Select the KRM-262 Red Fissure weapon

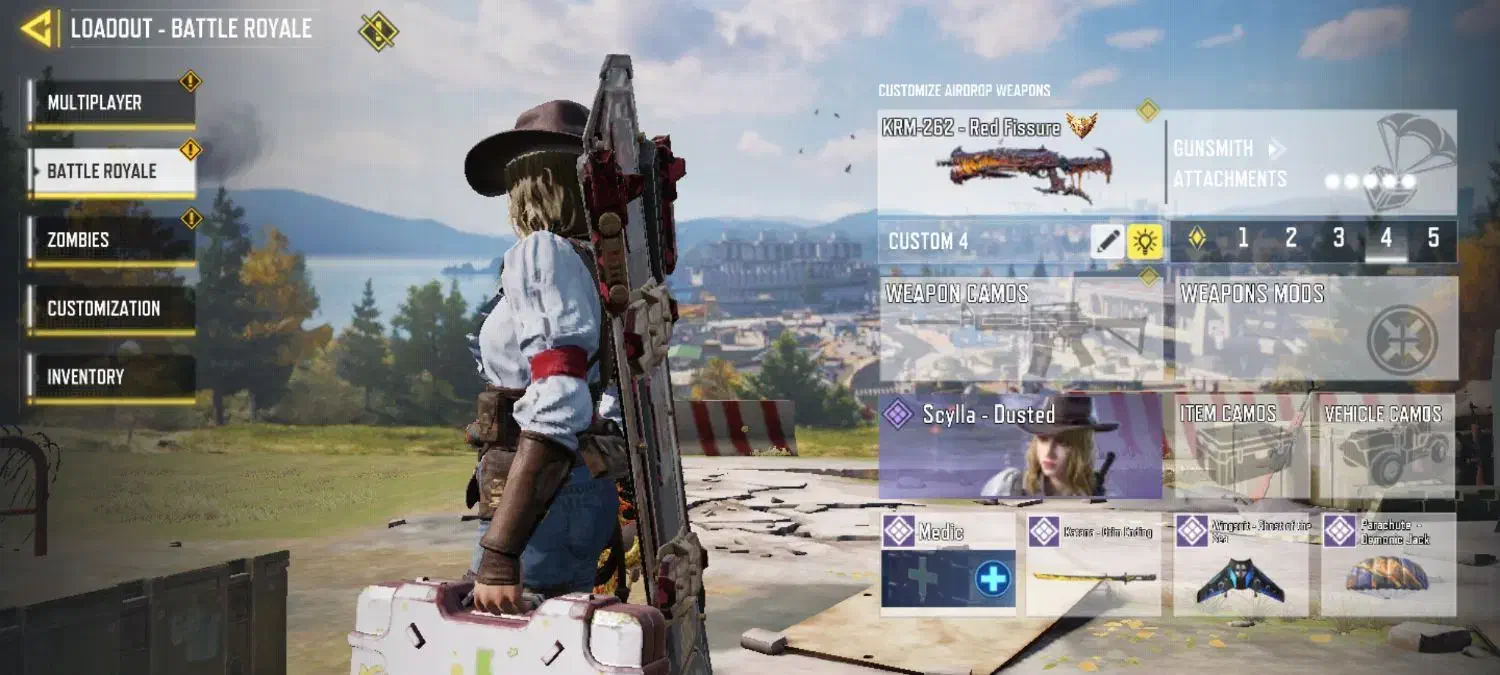coord(1020,162)
